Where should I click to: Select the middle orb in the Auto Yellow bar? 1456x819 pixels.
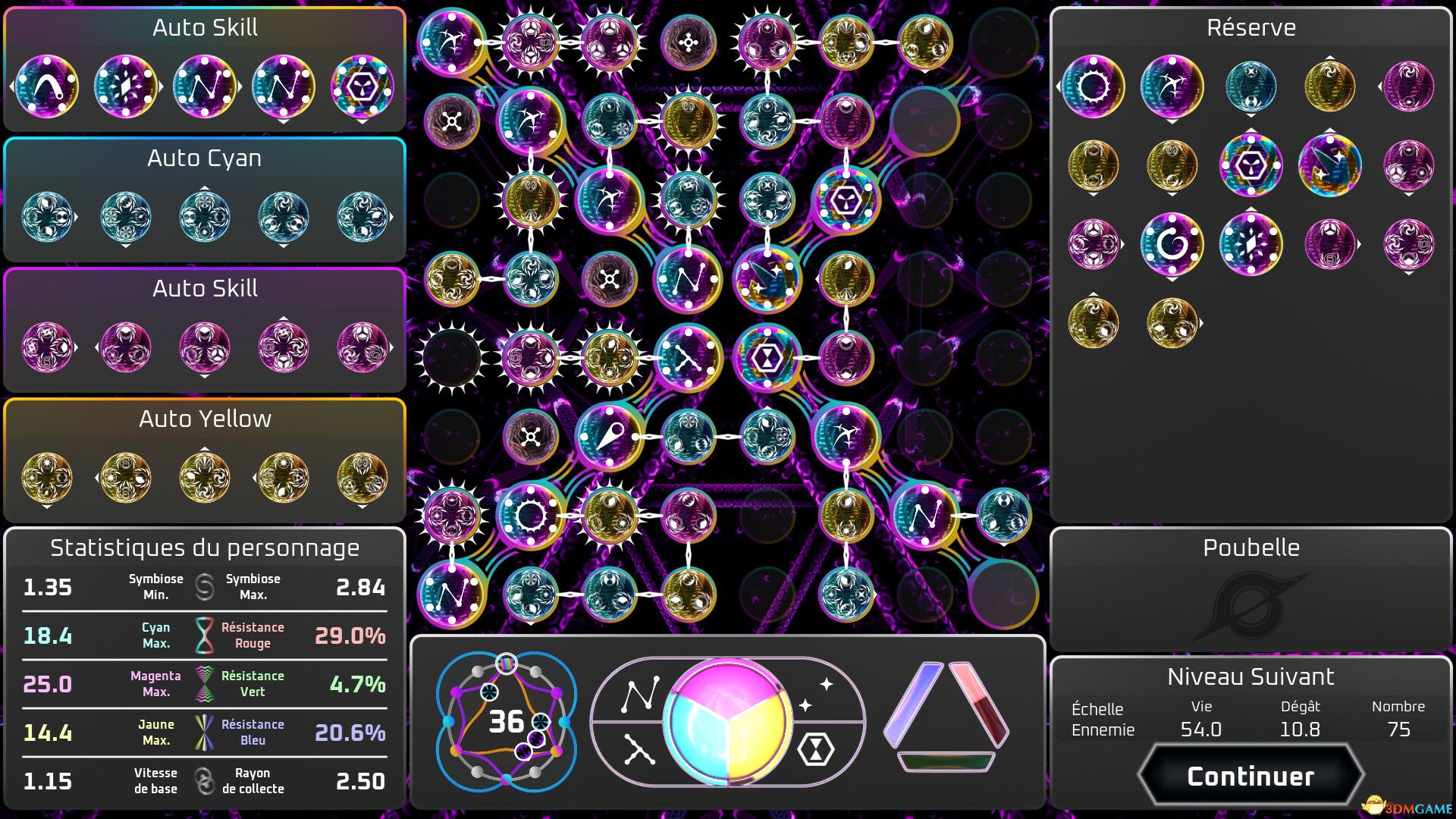[203, 476]
